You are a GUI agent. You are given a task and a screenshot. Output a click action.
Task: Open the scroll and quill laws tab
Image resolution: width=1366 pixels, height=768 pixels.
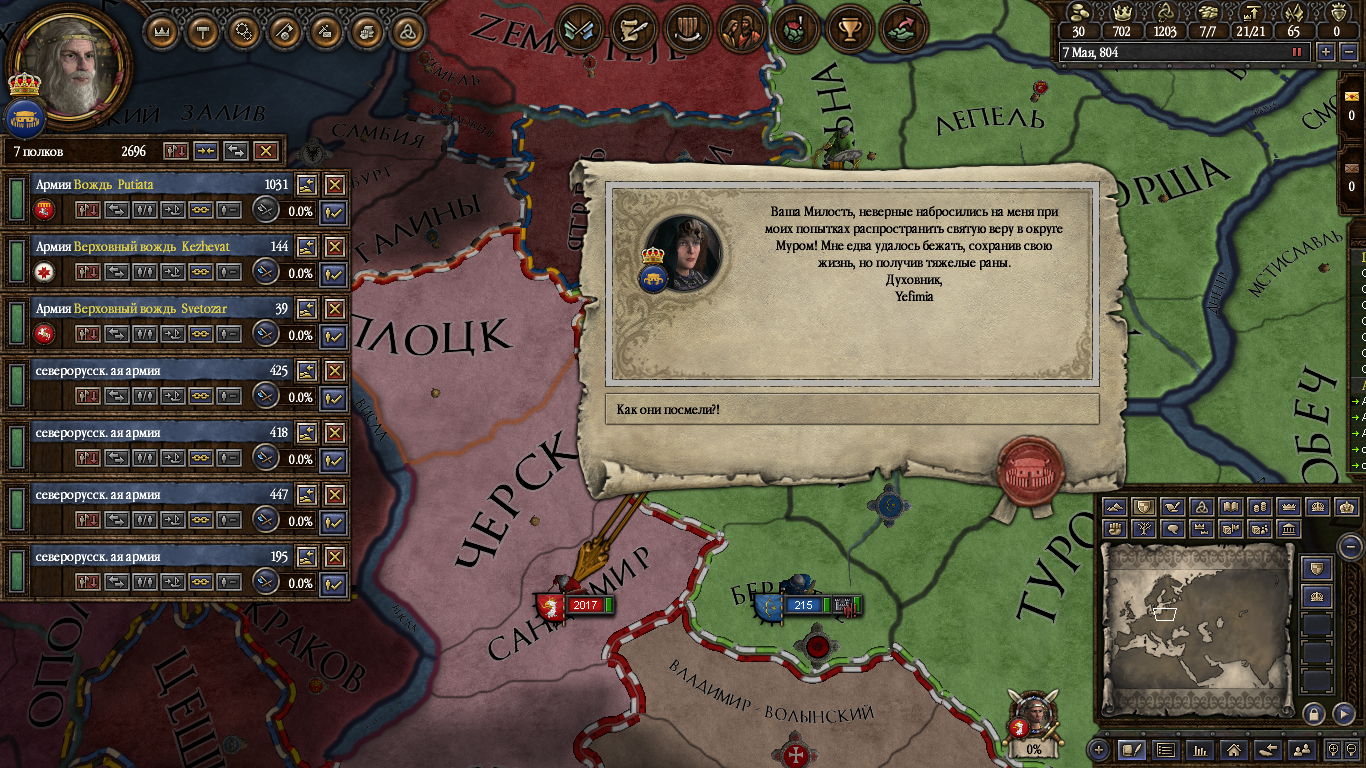634,30
